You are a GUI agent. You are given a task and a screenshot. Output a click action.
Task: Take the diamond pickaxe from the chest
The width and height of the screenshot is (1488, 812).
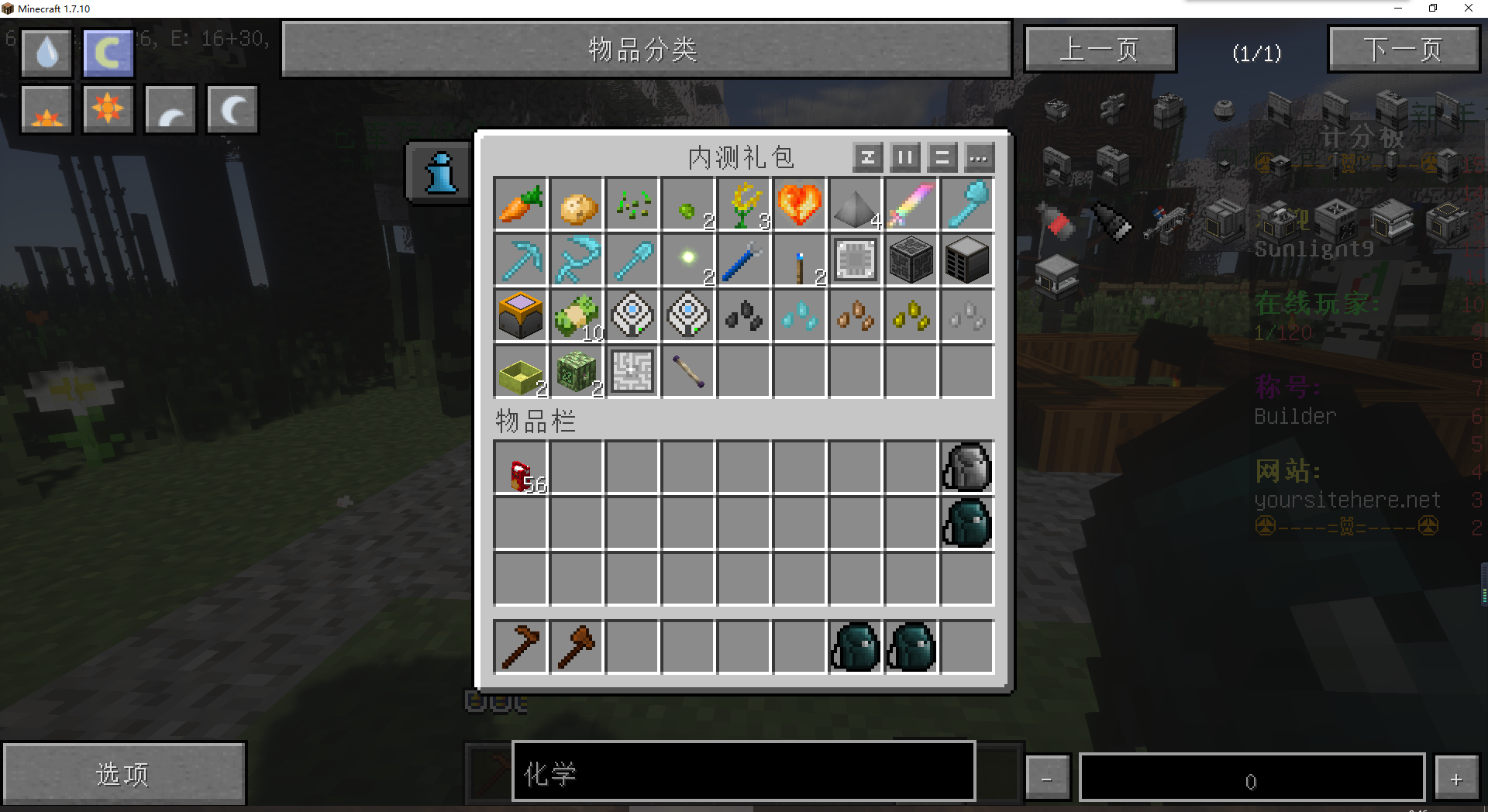click(521, 260)
